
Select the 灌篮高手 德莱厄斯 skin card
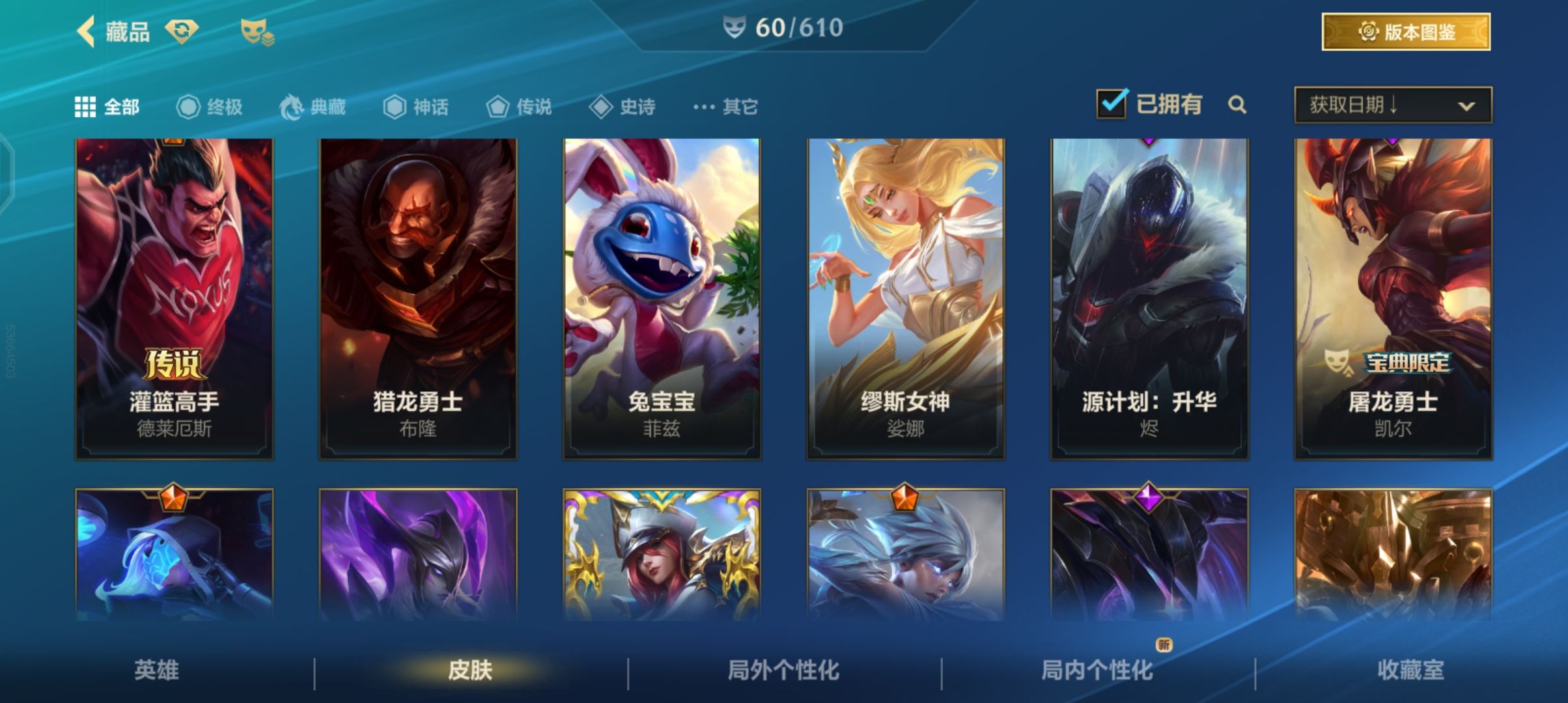pyautogui.click(x=175, y=299)
